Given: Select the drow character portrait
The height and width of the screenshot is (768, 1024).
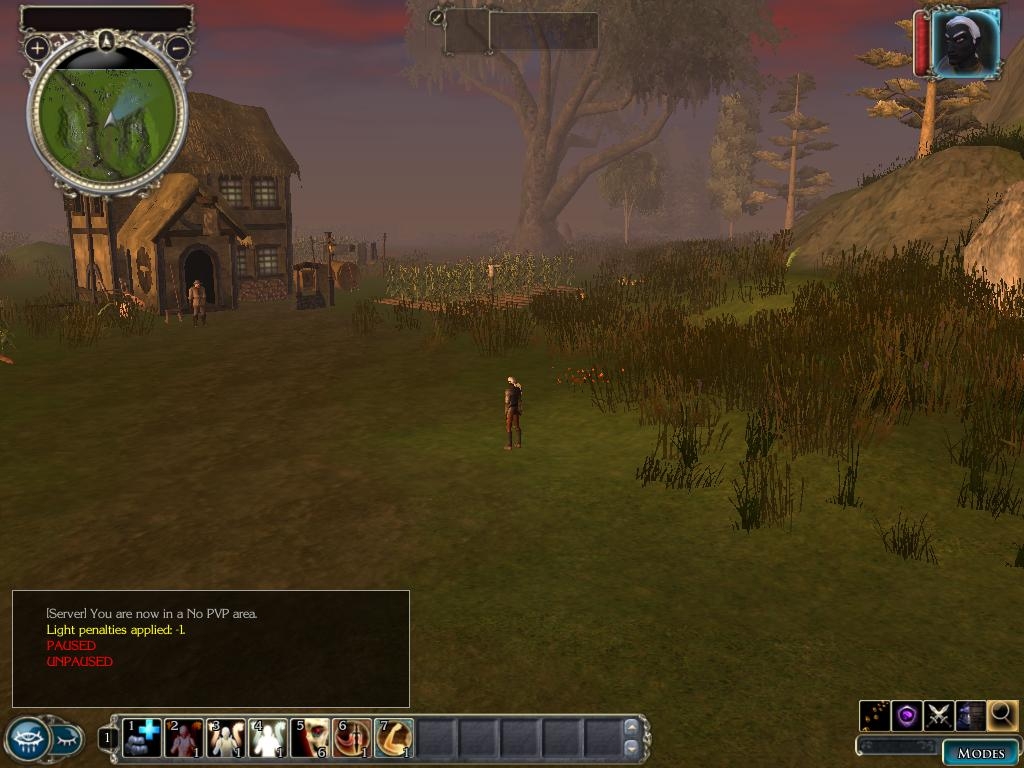Looking at the screenshot, I should [x=966, y=43].
